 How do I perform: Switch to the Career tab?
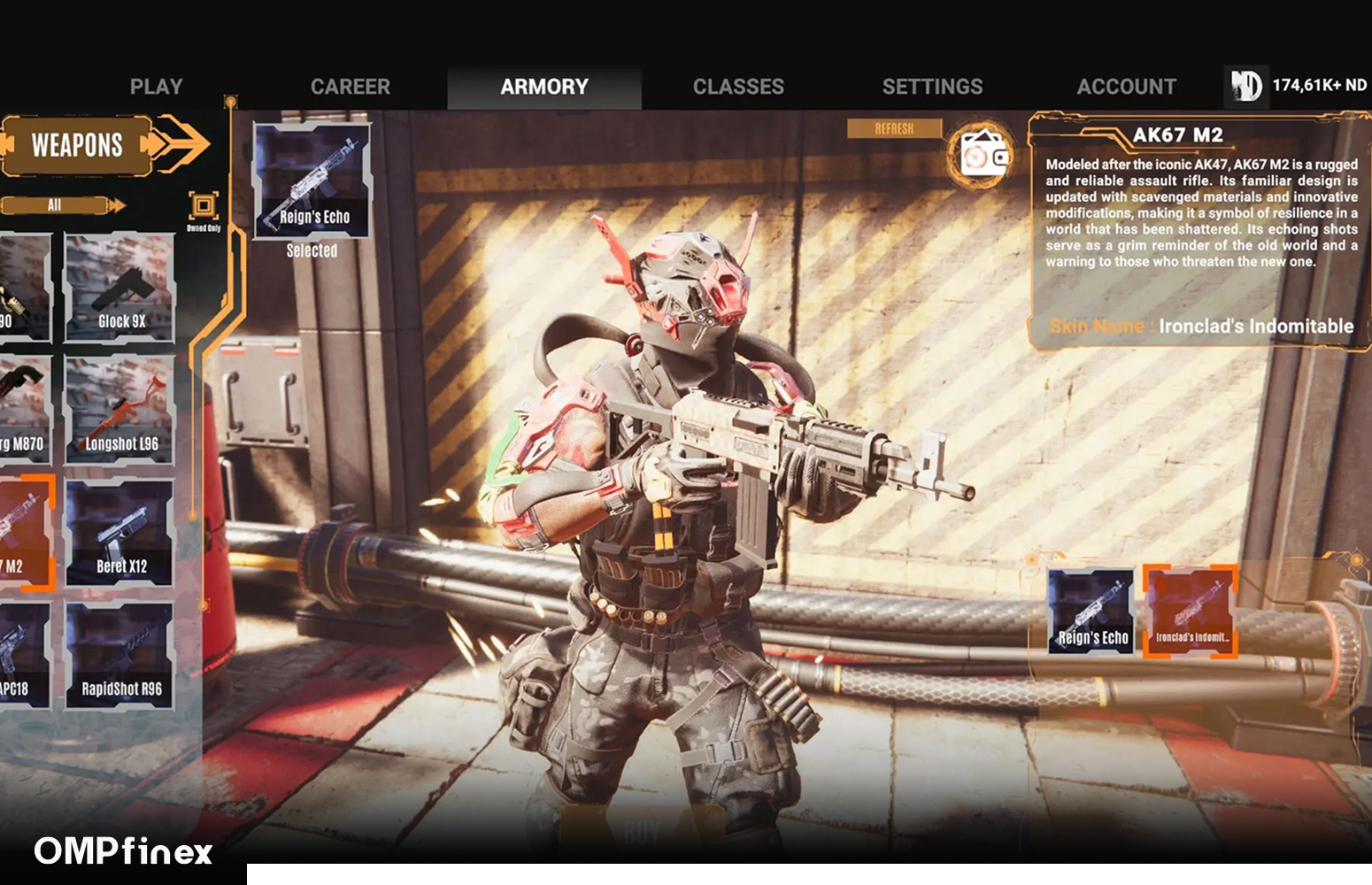[x=350, y=87]
